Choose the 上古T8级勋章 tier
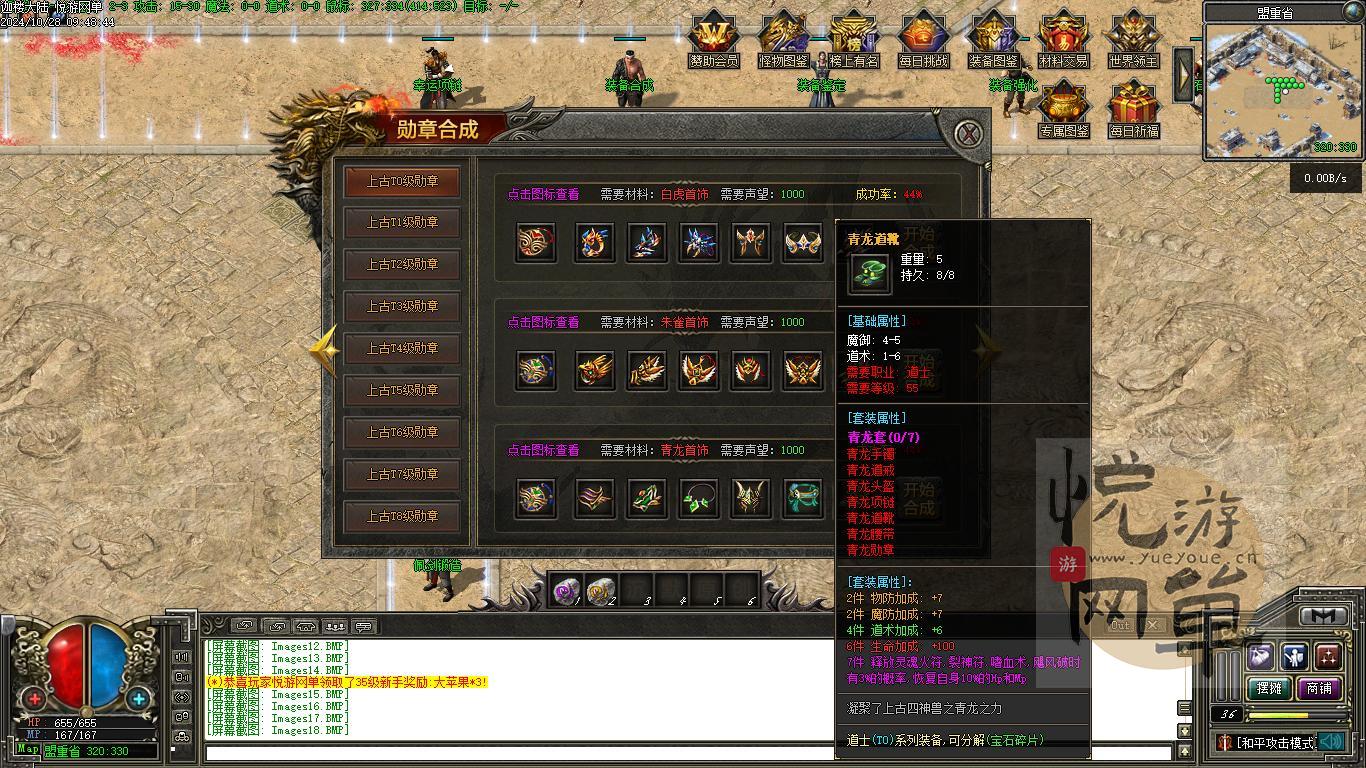1366x768 pixels. (402, 516)
